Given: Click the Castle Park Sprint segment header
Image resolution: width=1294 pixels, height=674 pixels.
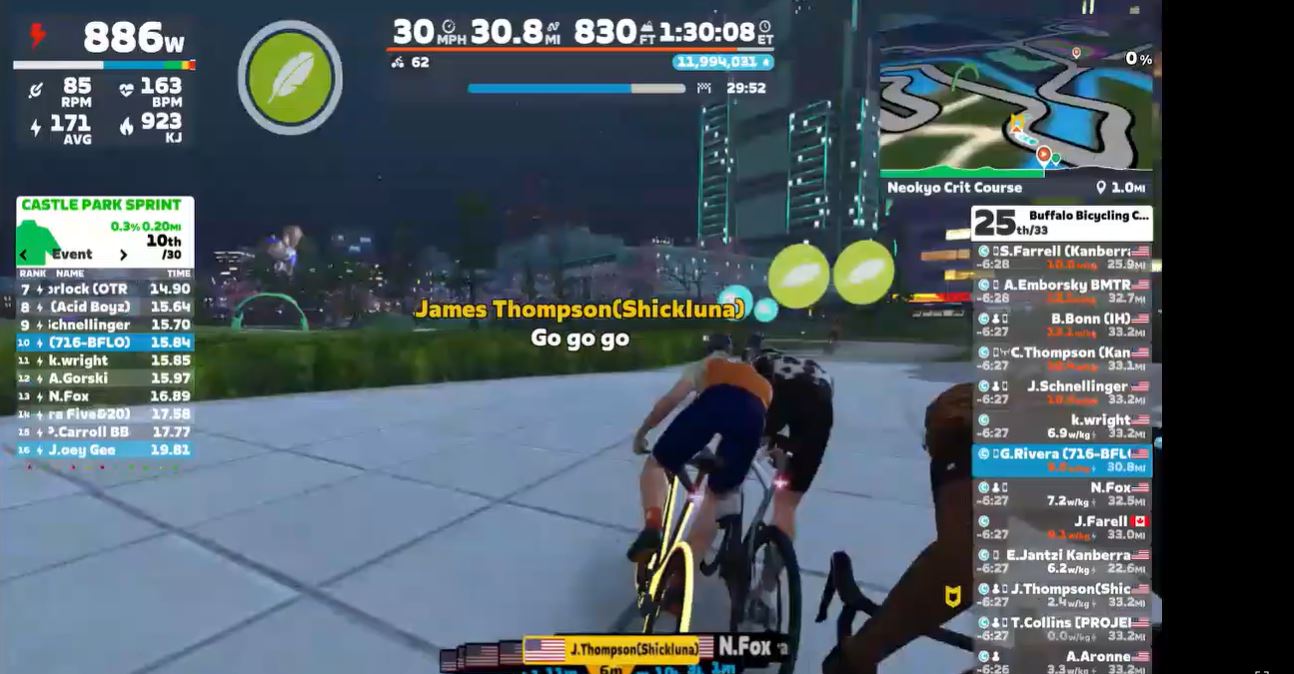Looking at the screenshot, I should [102, 205].
